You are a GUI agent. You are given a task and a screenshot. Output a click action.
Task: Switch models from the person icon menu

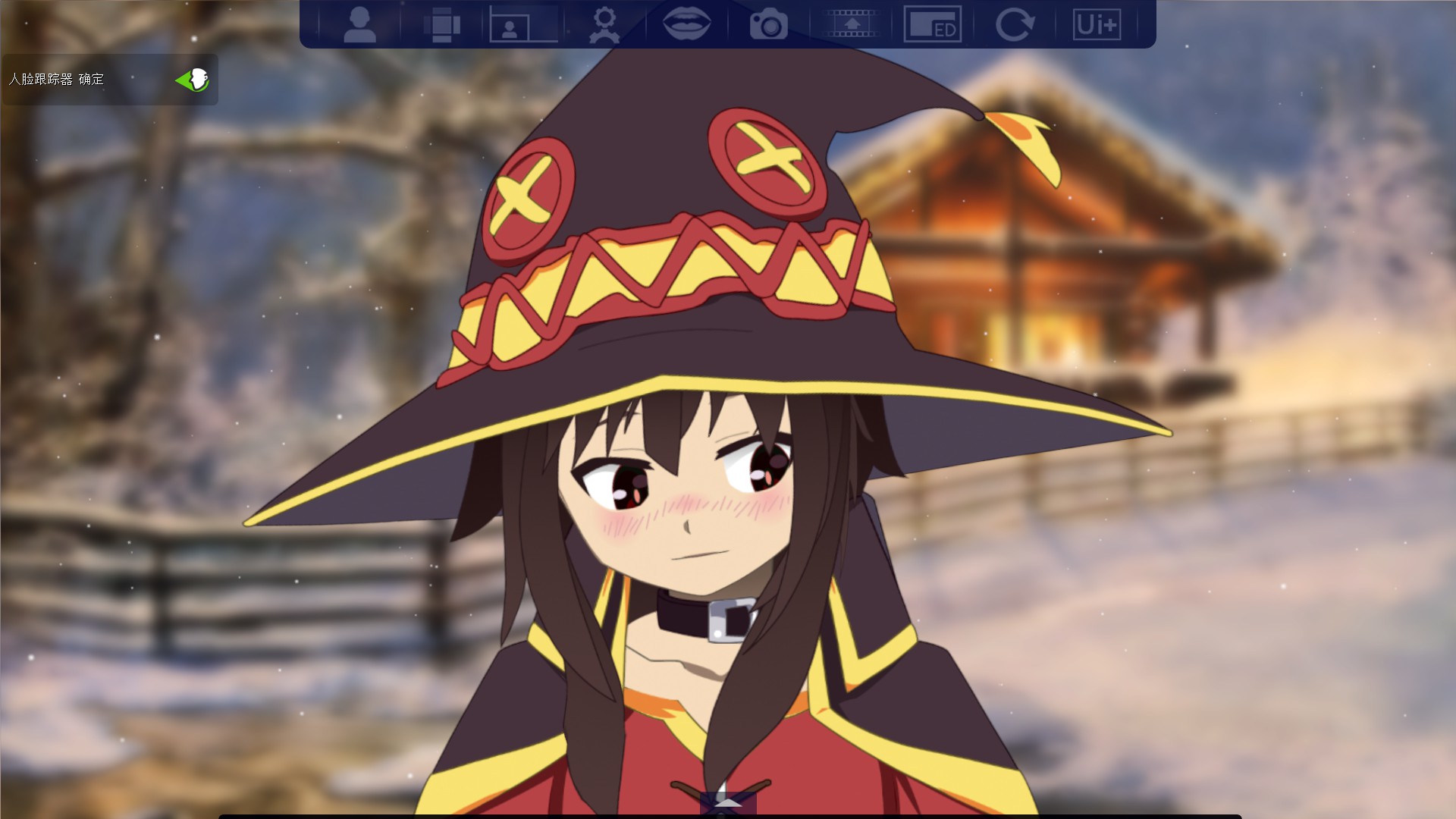click(362, 24)
